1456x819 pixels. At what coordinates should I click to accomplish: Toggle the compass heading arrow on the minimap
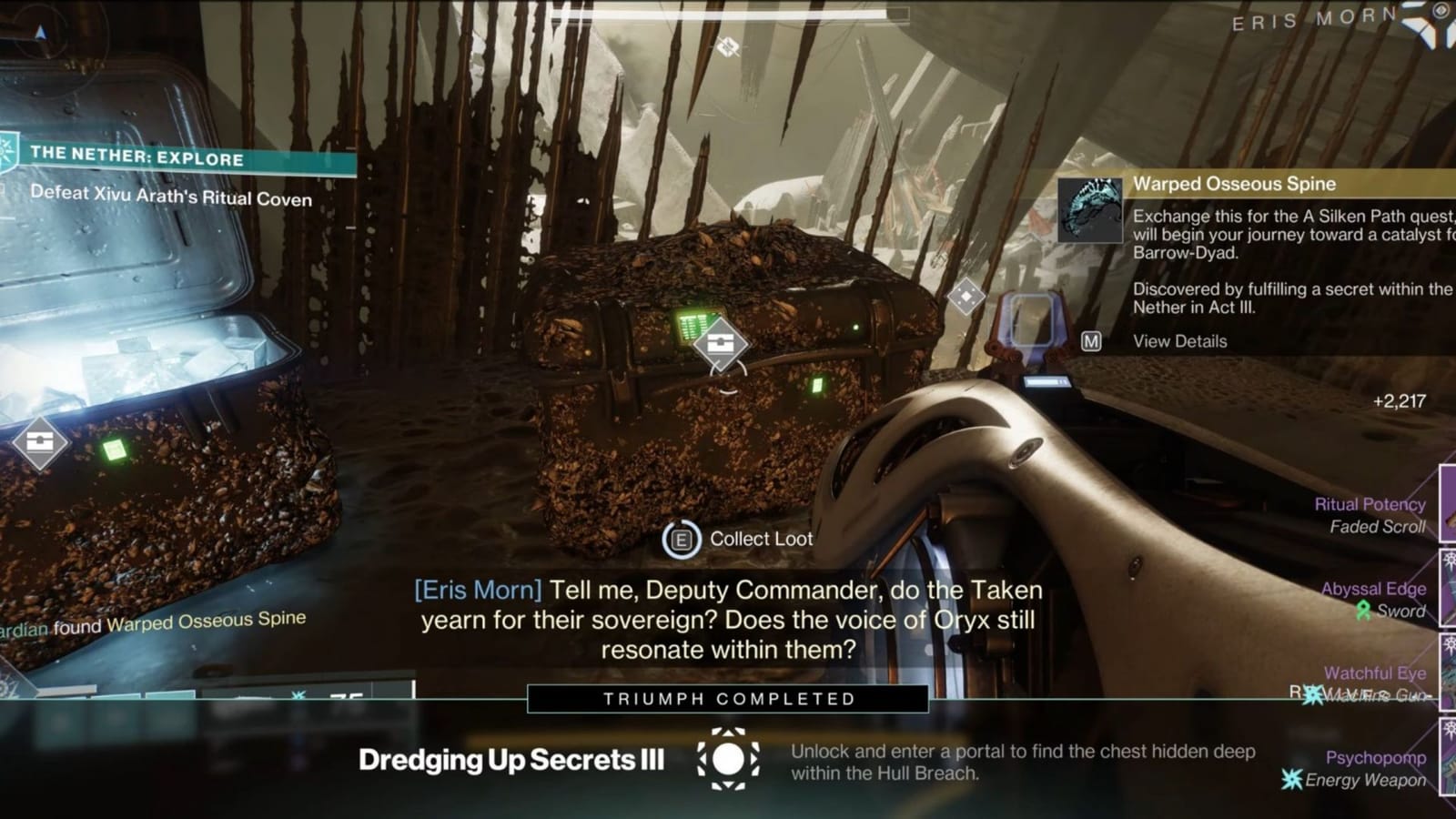40,32
